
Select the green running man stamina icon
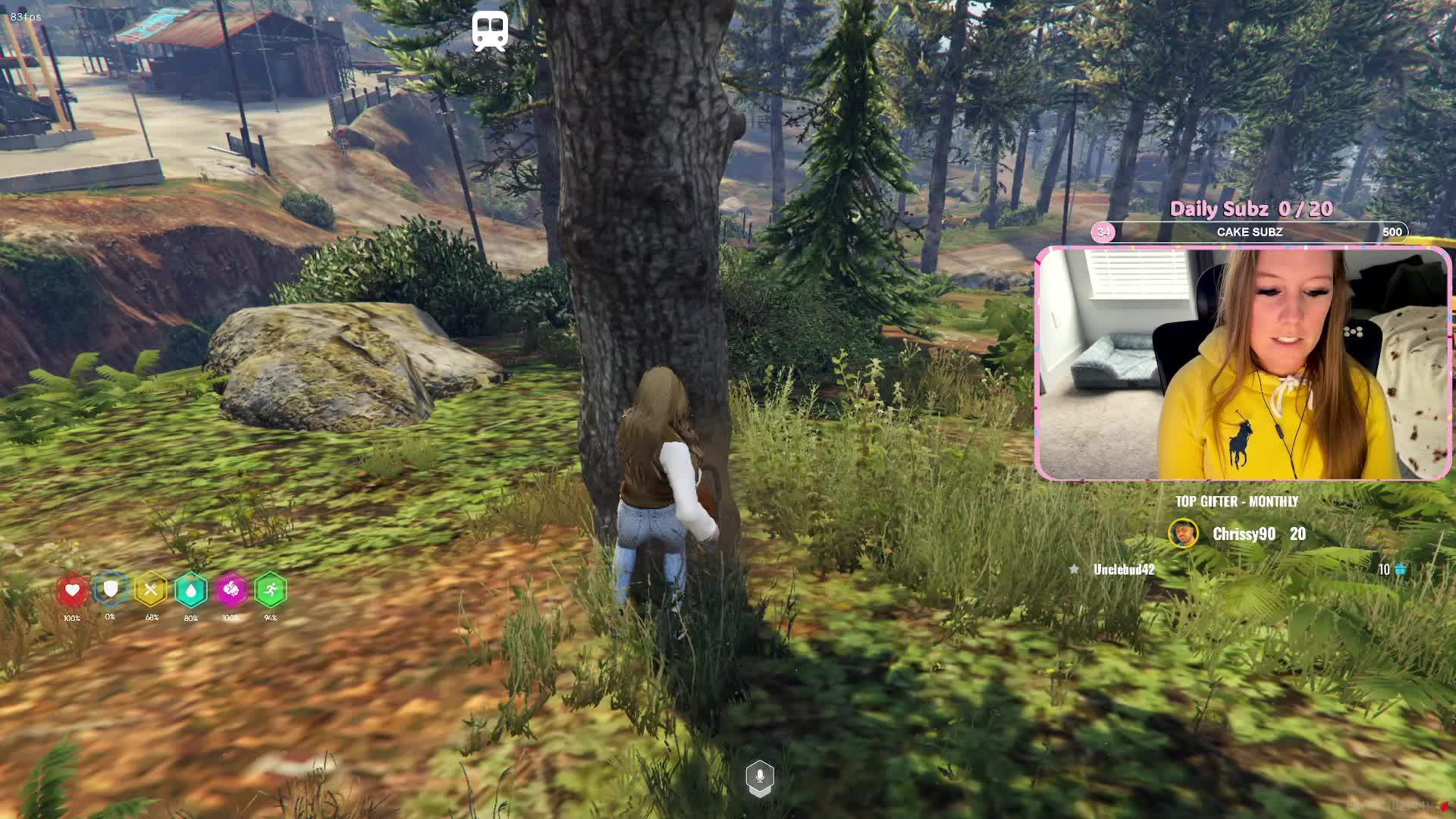pyautogui.click(x=271, y=590)
